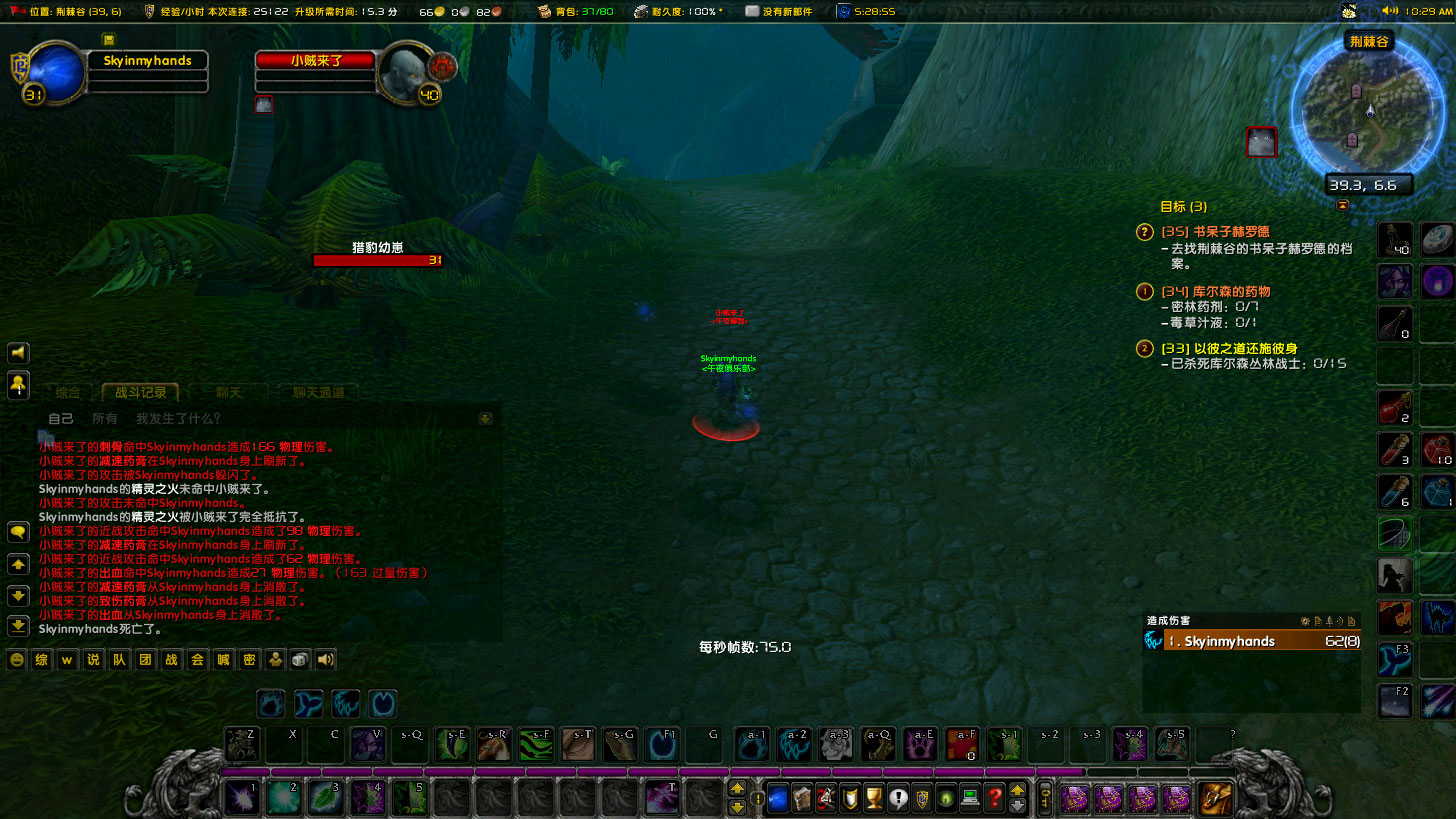Open the minimap tracking dropdown below zone coordinates
1456x819 pixels.
click(x=1343, y=203)
